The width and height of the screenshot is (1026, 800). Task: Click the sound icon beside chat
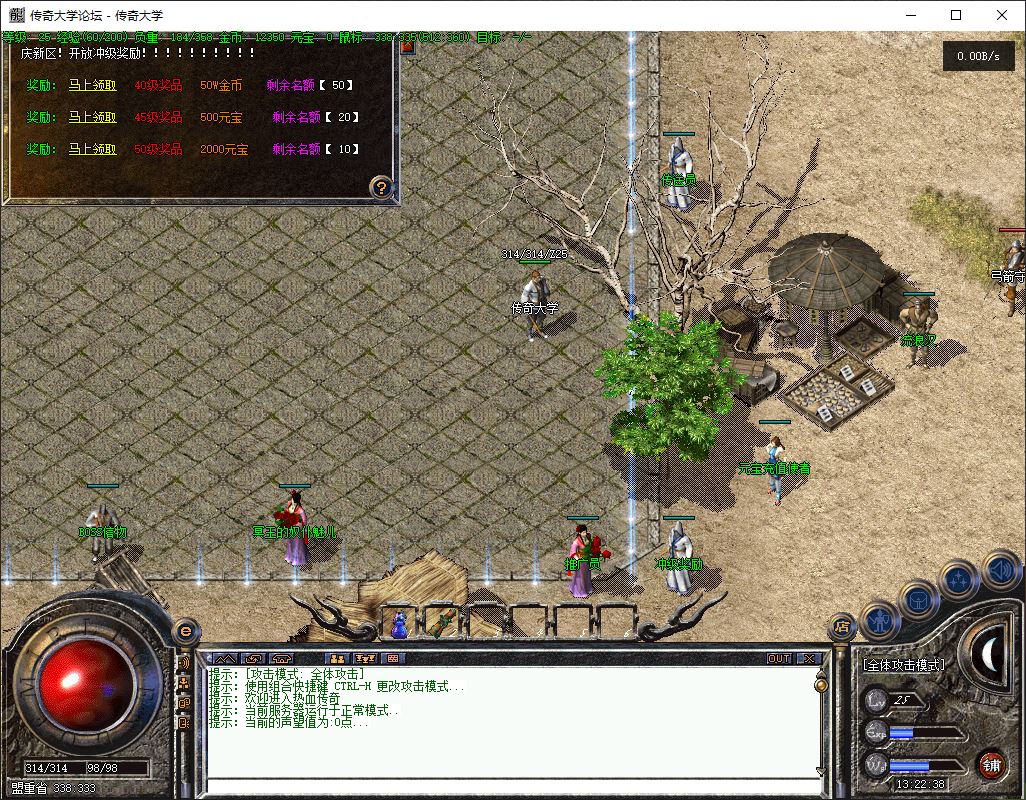click(184, 663)
